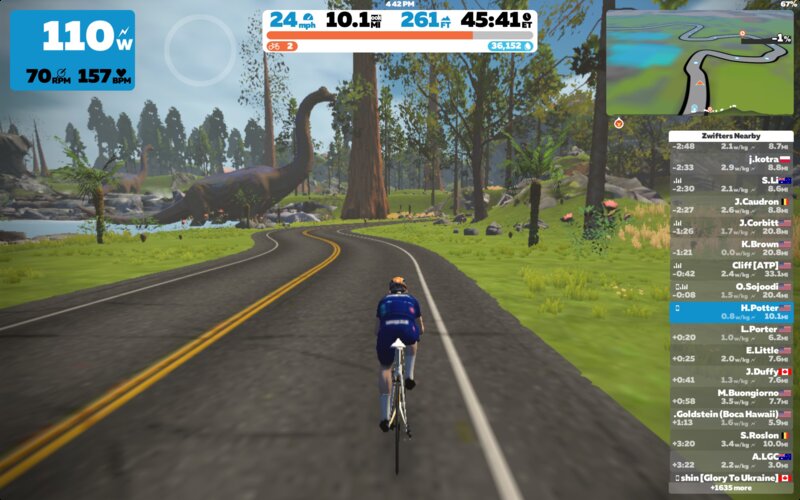Click the orange marker below the minimap
The image size is (800, 500).
point(619,123)
